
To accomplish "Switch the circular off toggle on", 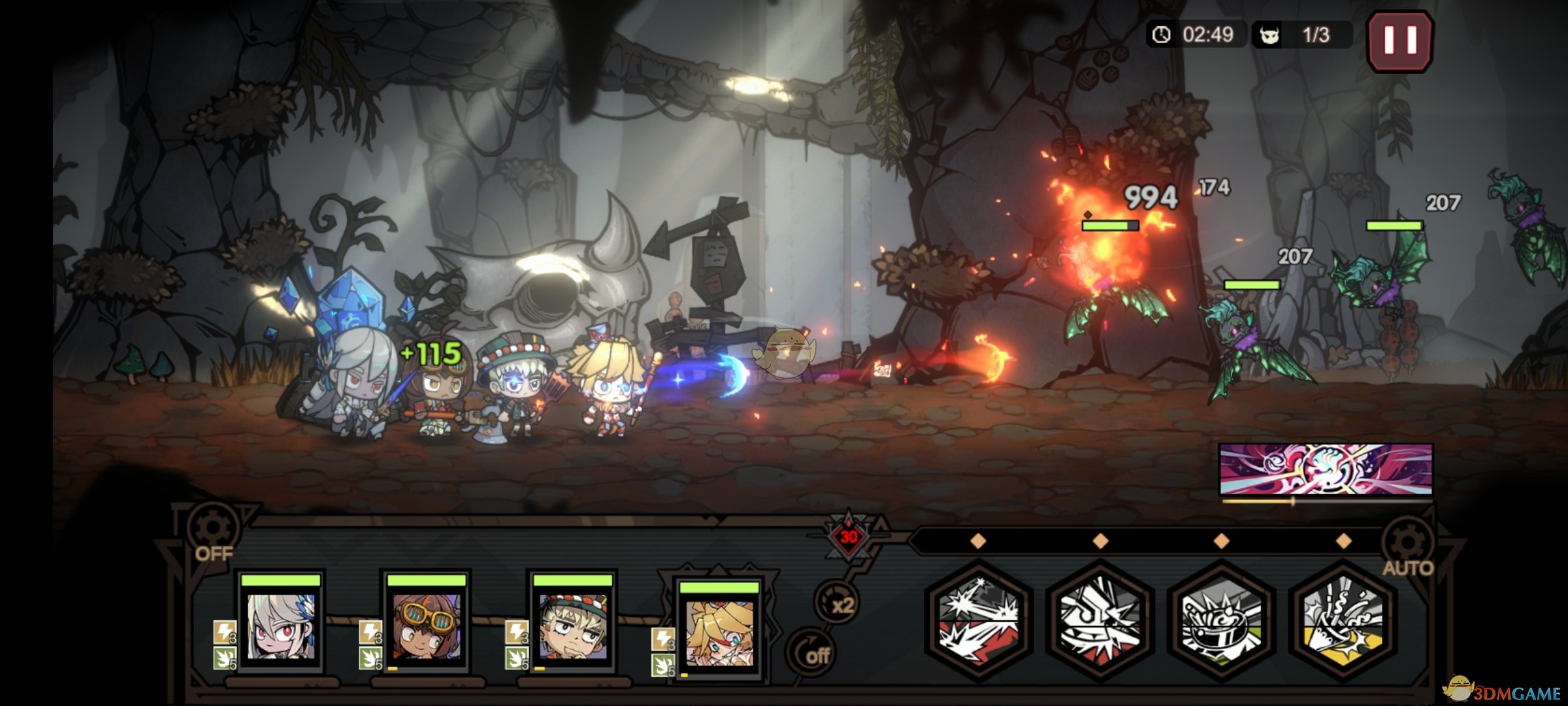I will [813, 654].
